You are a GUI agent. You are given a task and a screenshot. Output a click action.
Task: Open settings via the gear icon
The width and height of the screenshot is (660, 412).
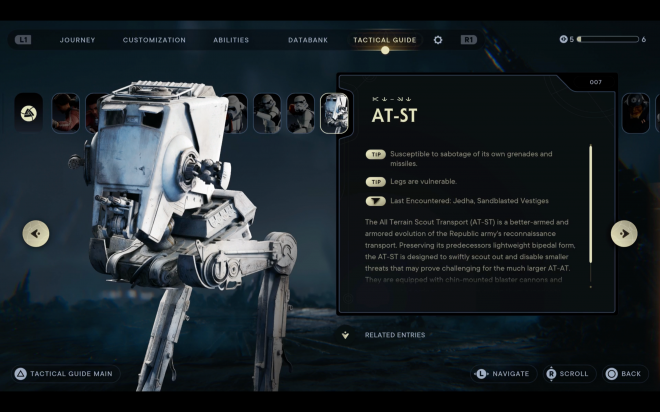438,40
